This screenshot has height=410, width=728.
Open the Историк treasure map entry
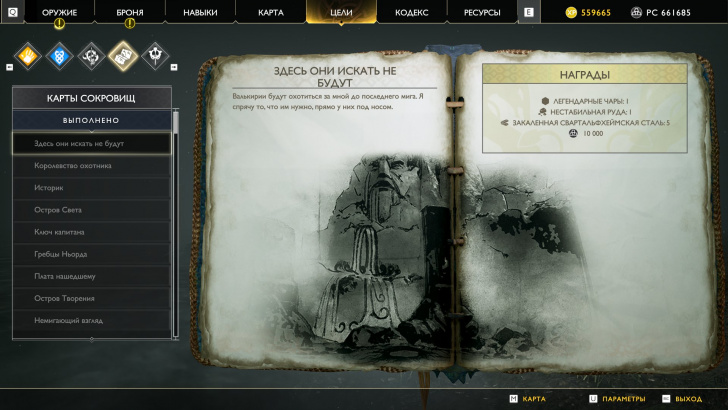click(x=91, y=187)
